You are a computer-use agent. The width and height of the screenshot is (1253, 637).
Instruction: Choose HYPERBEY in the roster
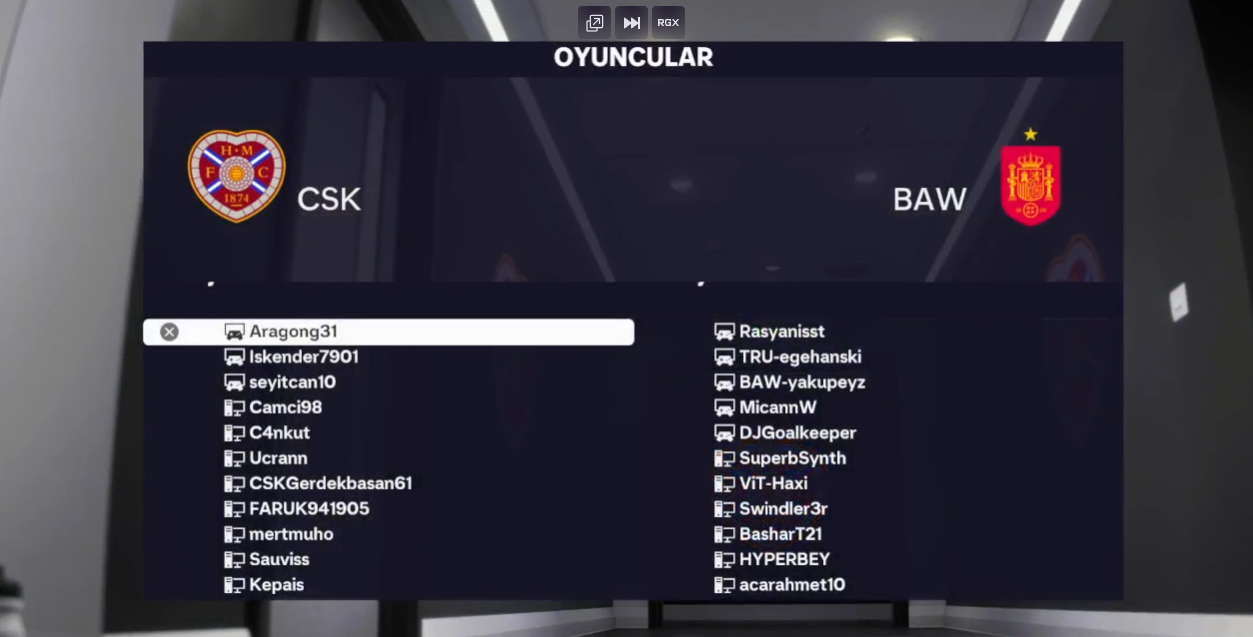784,559
